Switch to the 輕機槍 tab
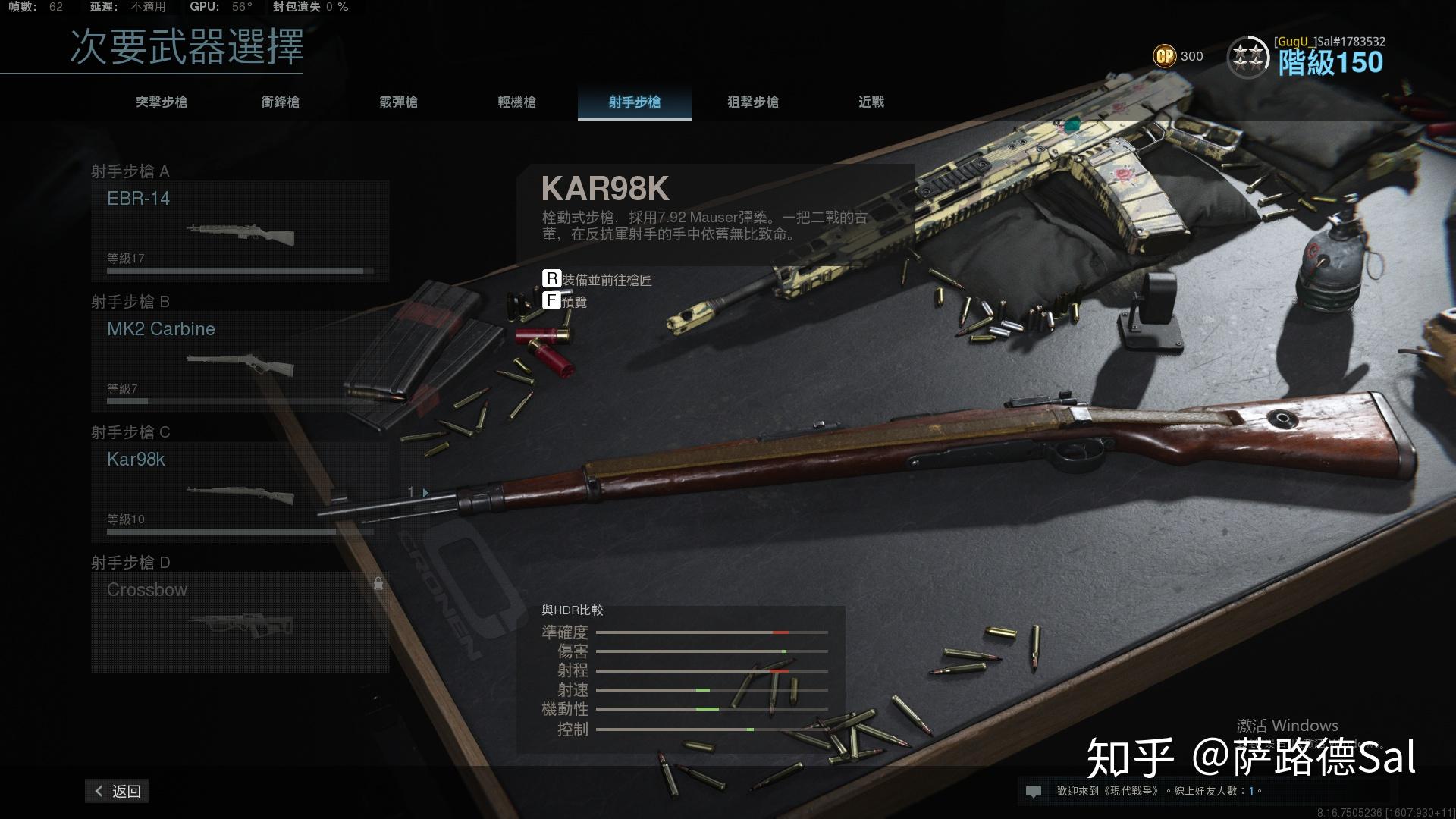The height and width of the screenshot is (819, 1456). [x=516, y=102]
